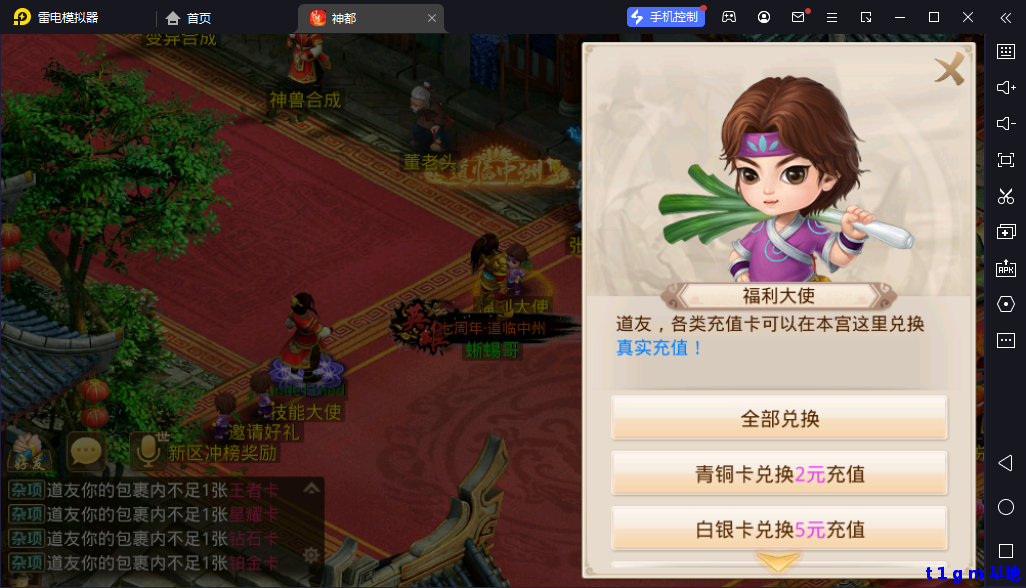
Task: Turn up emulator volume in the sidebar
Action: tap(1006, 88)
